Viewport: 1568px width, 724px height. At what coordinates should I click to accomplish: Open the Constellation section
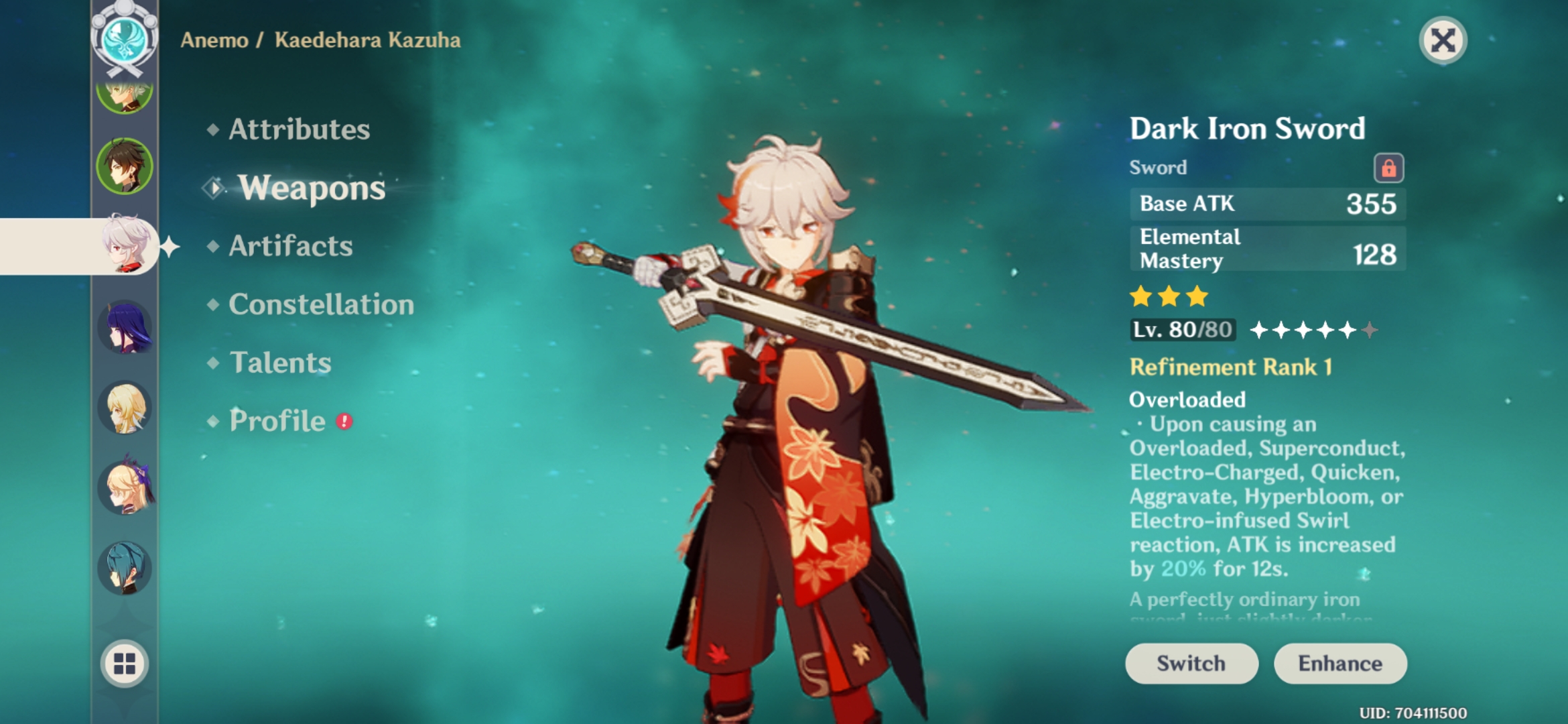tap(319, 305)
